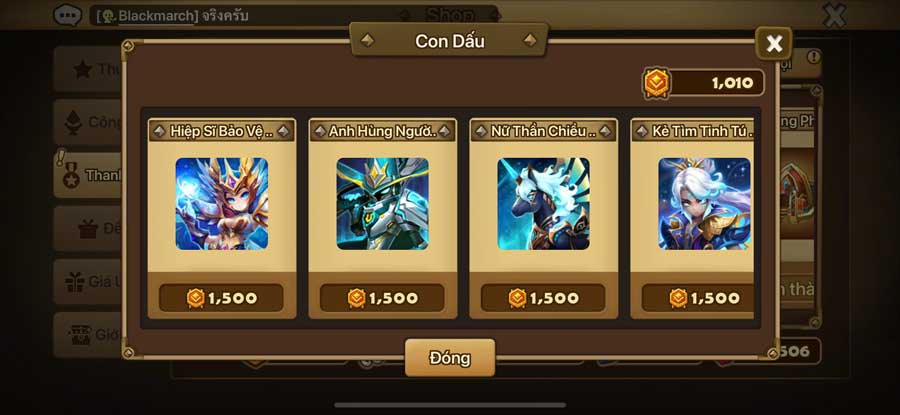Open the chat speech bubble icon
900x415 pixels.
(x=68, y=15)
